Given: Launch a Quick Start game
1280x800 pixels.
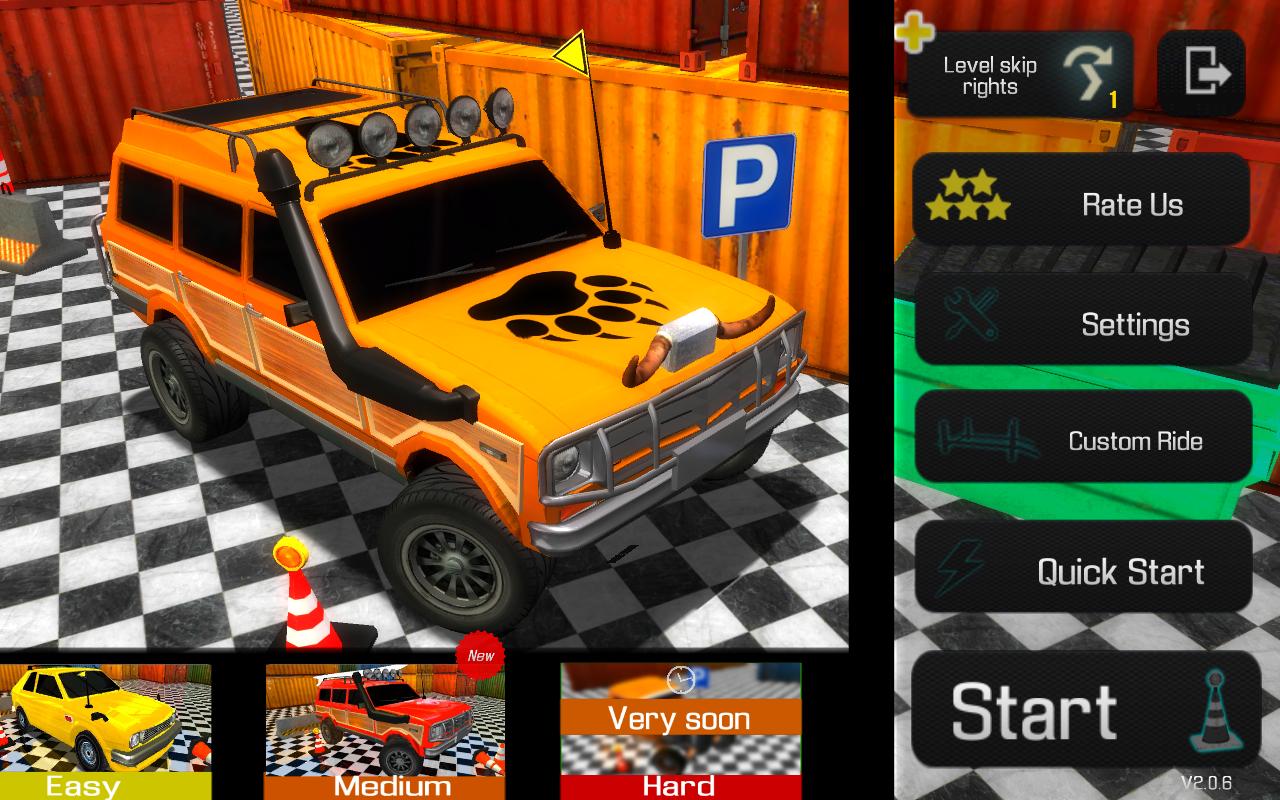Looking at the screenshot, I should click(x=1083, y=571).
